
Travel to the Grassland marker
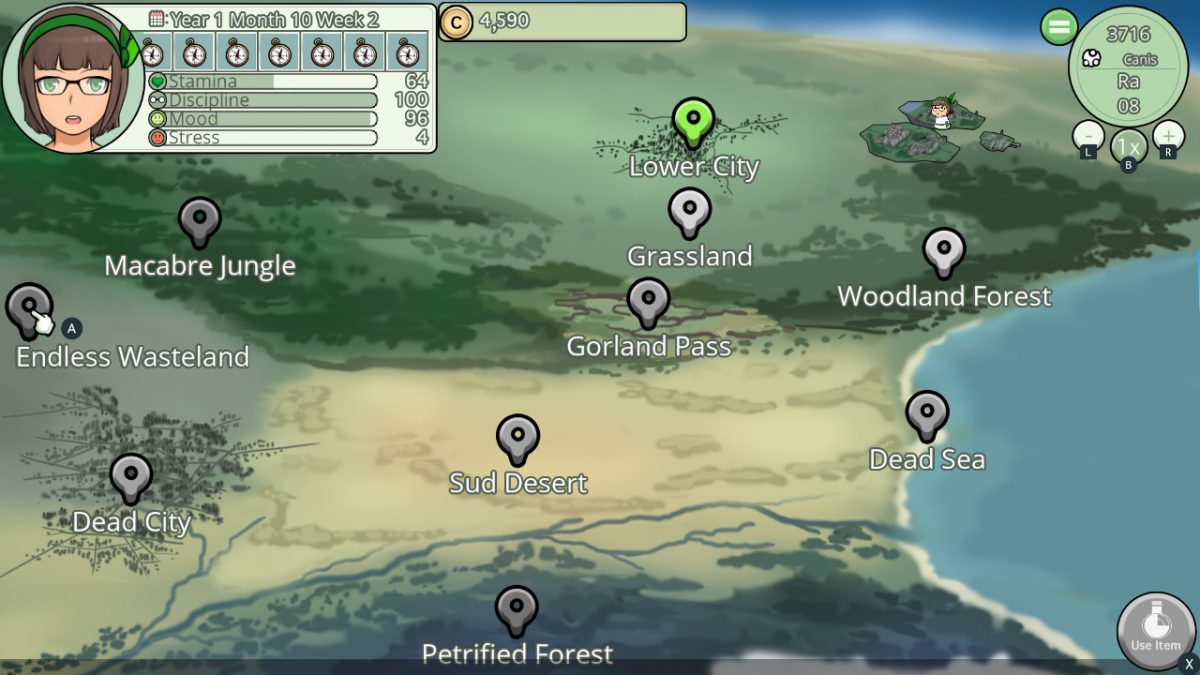coord(689,210)
